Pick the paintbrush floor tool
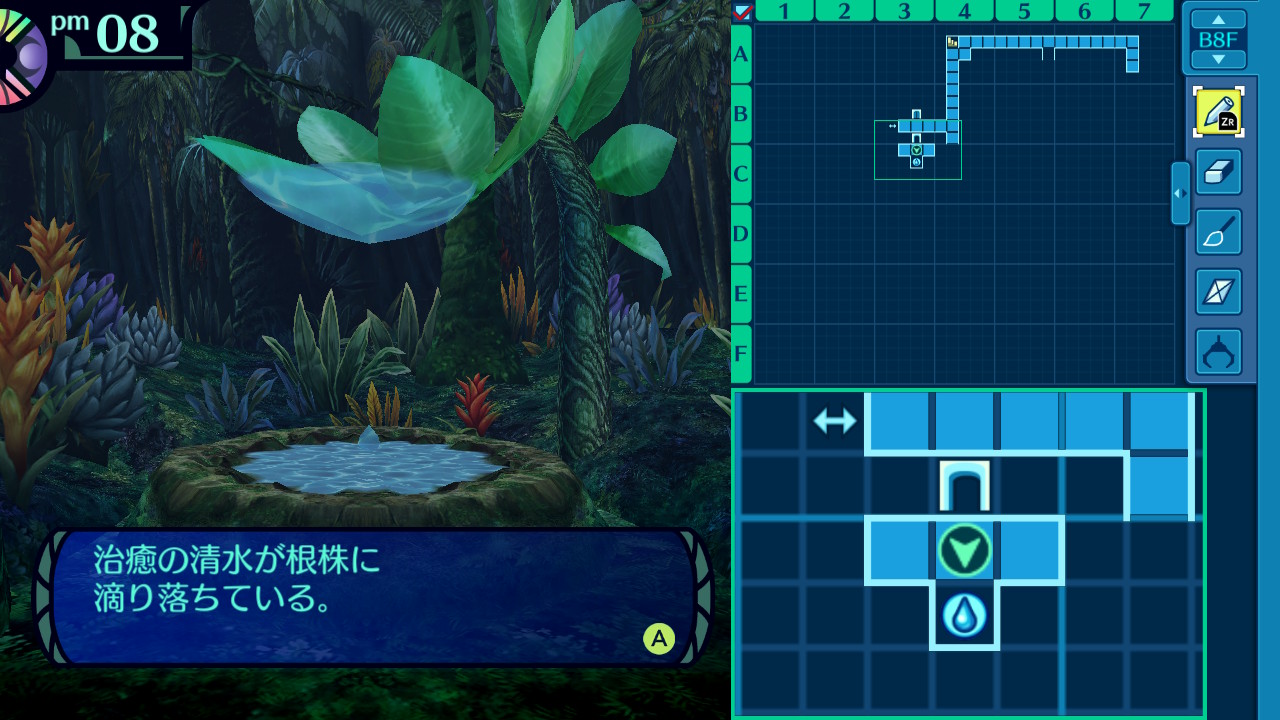Screen dimensions: 1280x720 point(1218,232)
